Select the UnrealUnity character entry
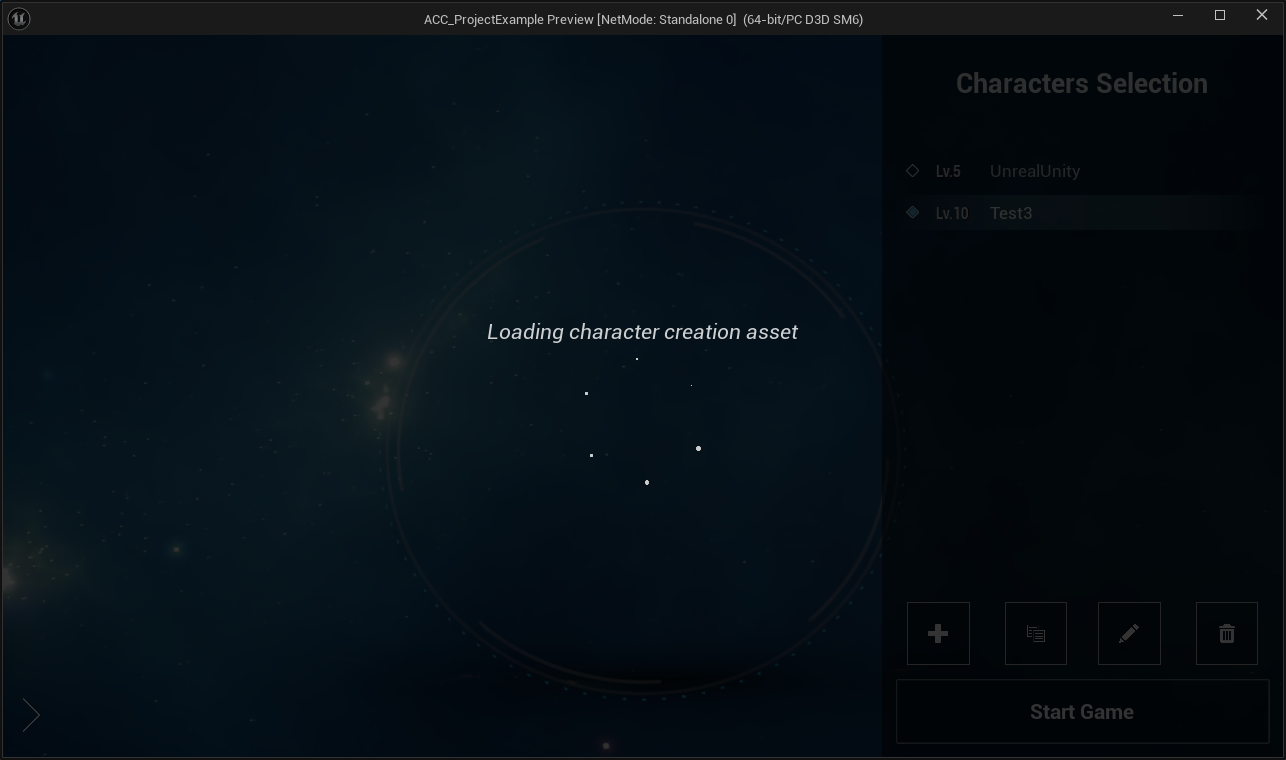 pyautogui.click(x=1035, y=171)
